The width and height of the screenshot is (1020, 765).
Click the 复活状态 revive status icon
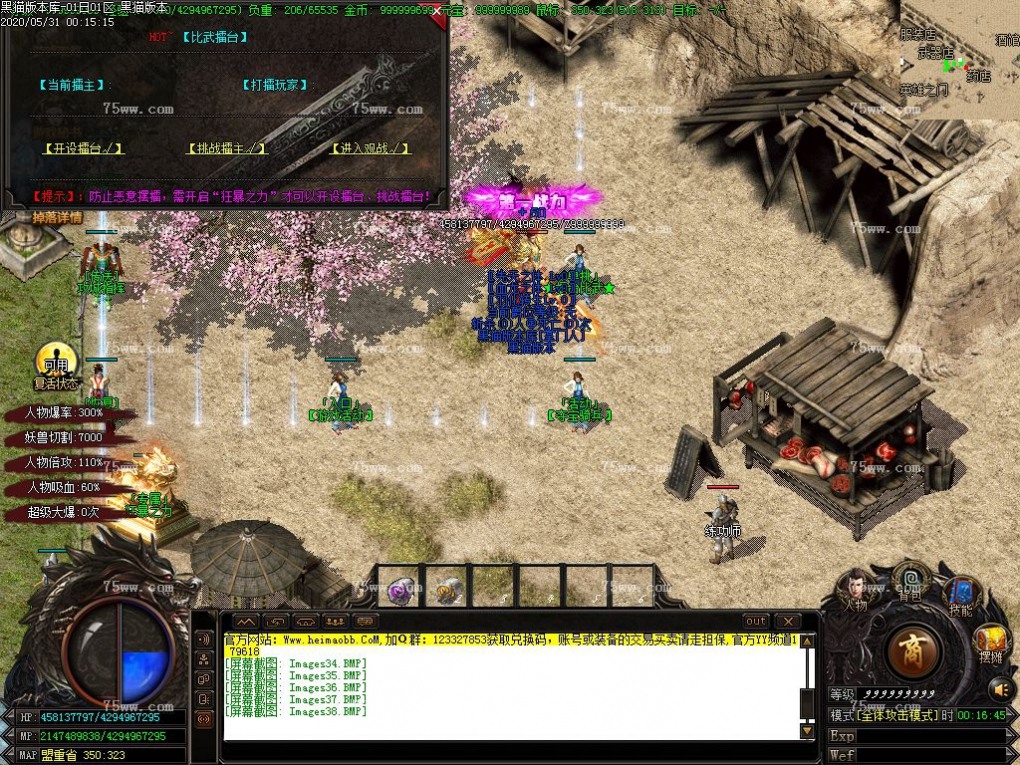point(55,365)
